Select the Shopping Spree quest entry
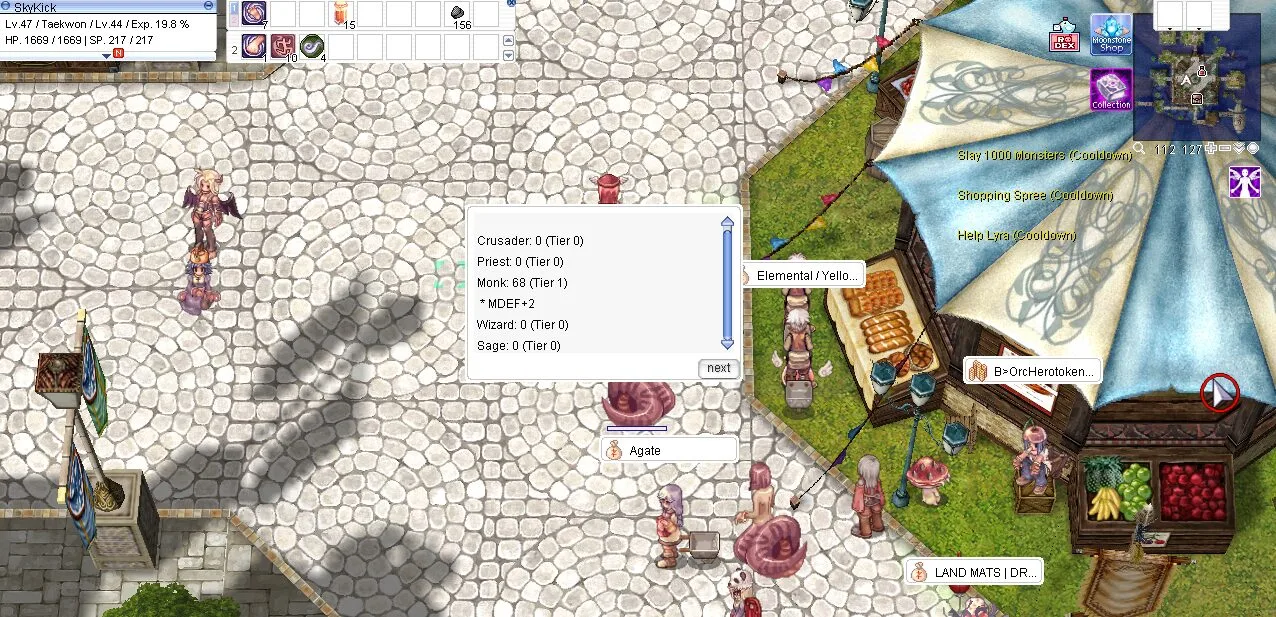1276x617 pixels. coord(1035,196)
